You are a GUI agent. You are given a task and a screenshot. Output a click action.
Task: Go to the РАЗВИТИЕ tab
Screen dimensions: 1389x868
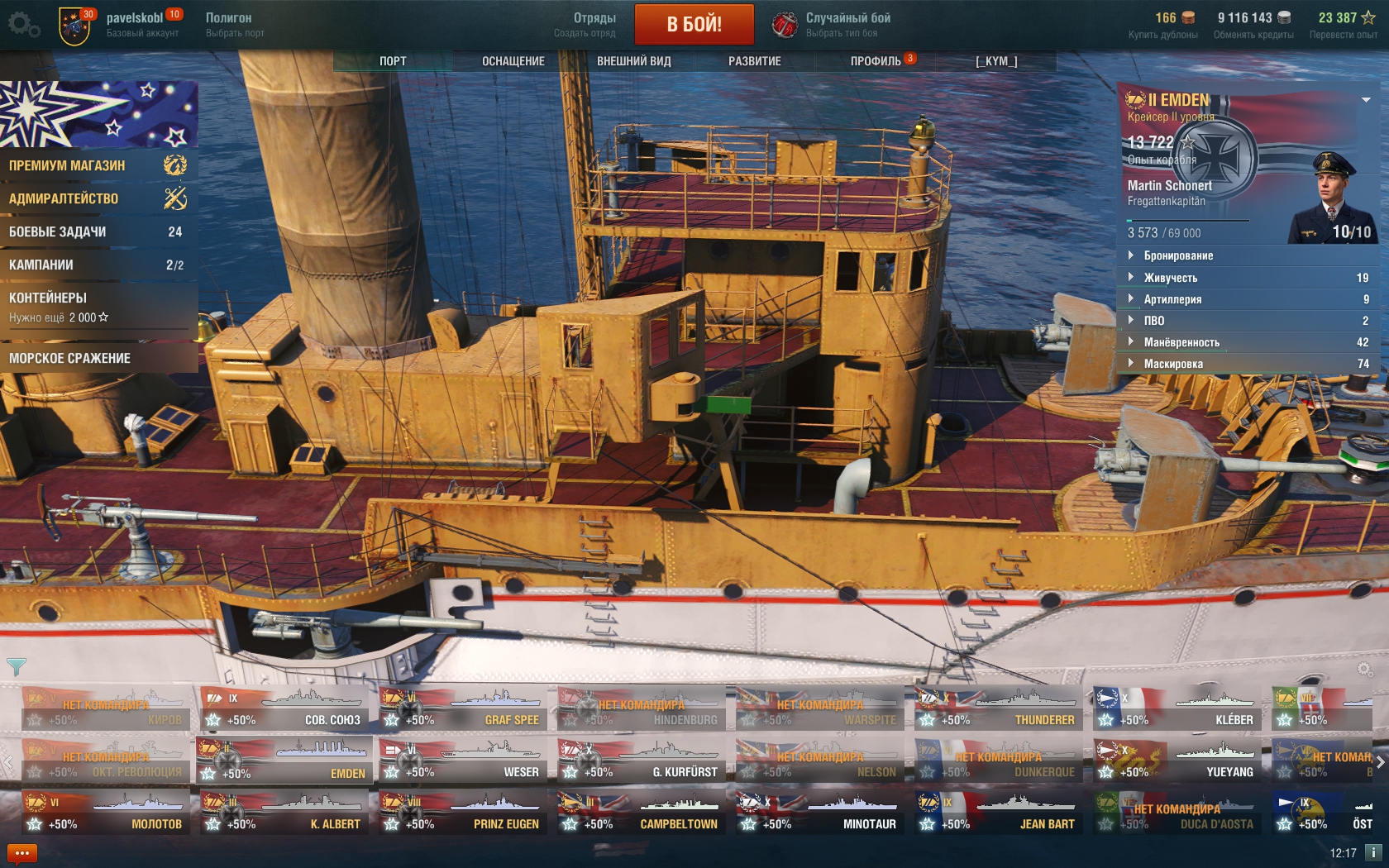pos(754,61)
